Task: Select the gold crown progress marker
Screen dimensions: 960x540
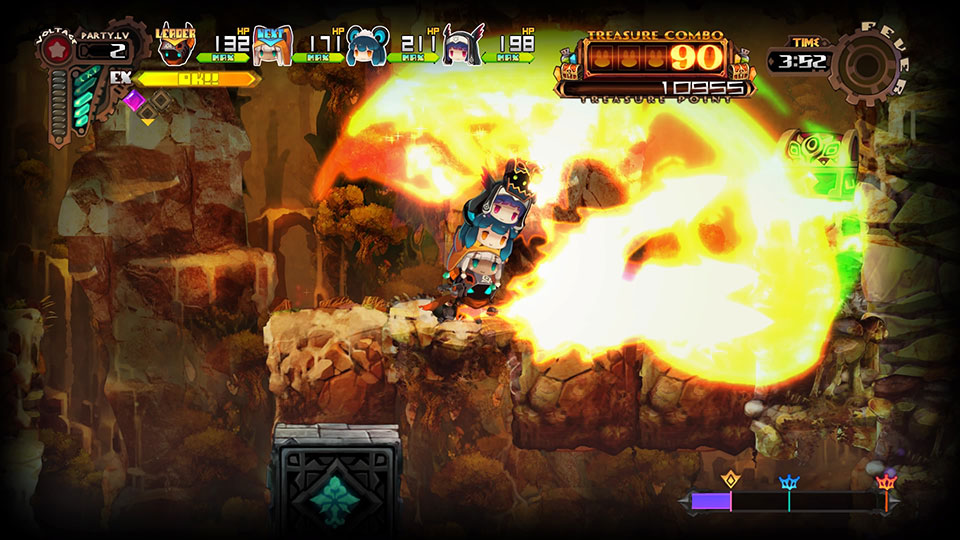Action: 729,481
